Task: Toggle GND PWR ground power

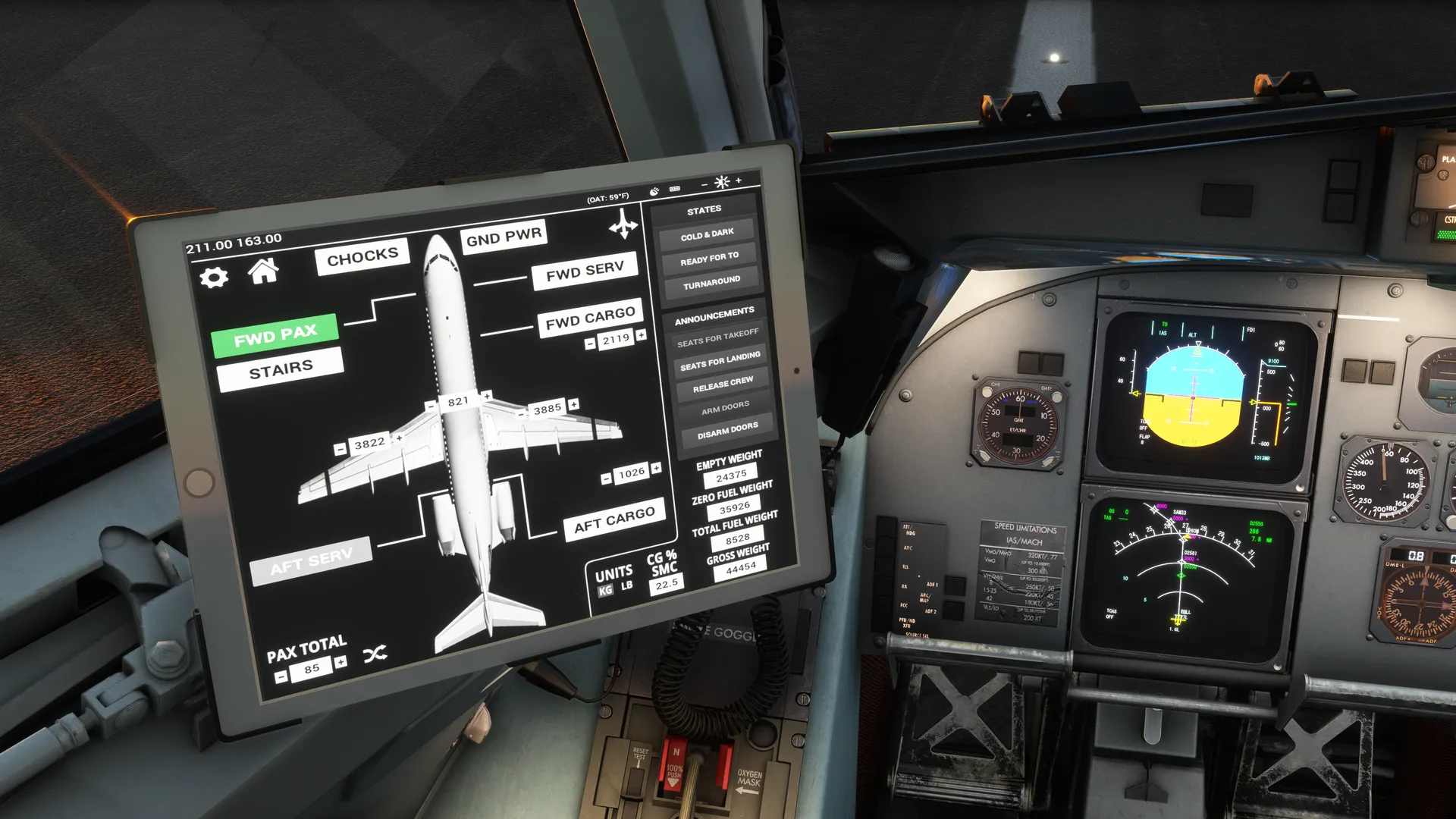Action: point(504,237)
